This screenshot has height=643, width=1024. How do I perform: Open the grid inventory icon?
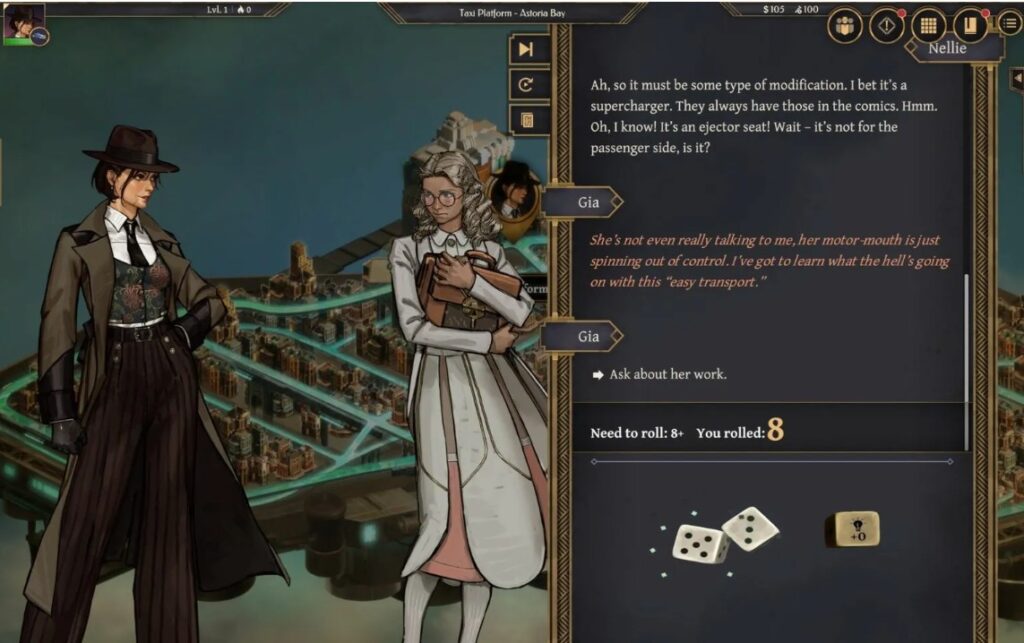(928, 26)
